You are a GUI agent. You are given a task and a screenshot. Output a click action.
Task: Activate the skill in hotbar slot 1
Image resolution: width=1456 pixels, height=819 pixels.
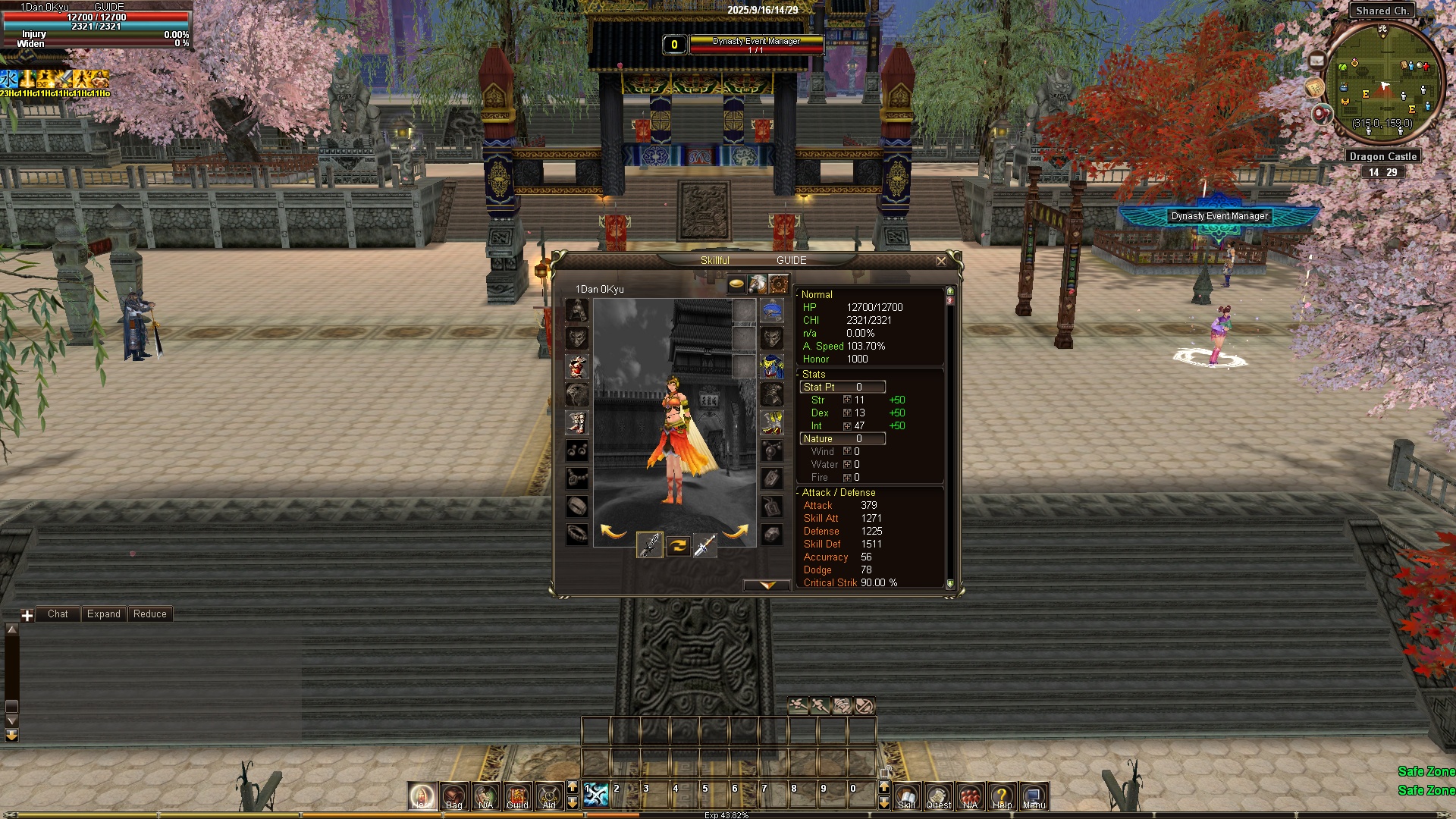(x=596, y=795)
